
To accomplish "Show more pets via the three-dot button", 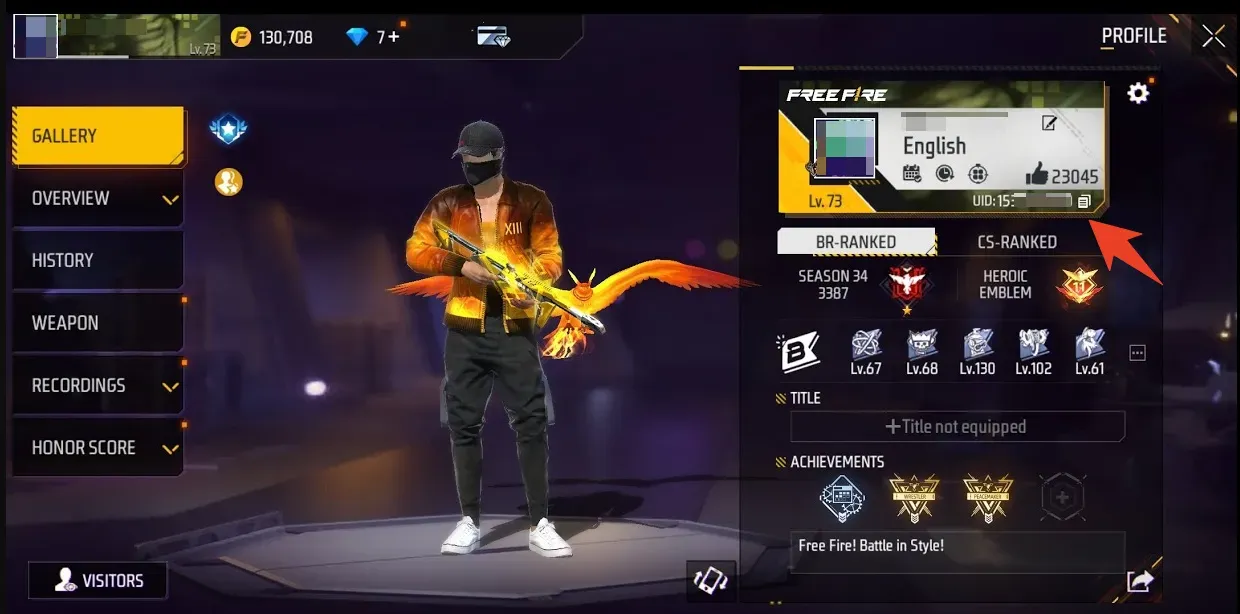I will point(1137,353).
